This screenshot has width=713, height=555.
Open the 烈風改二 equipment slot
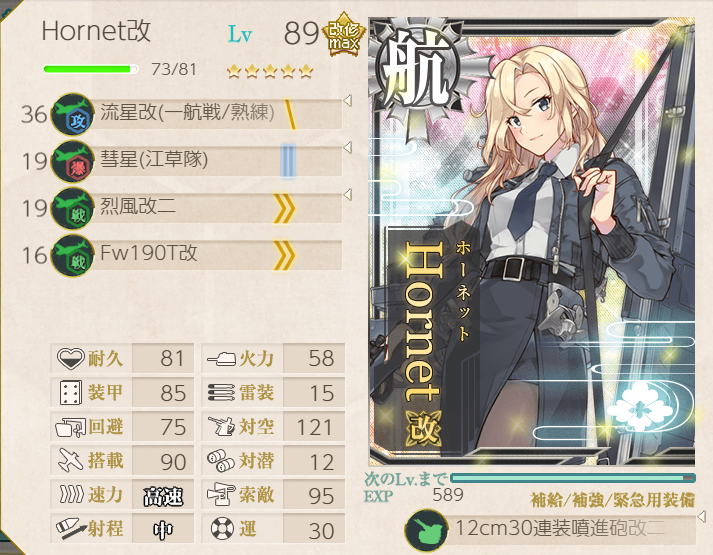tap(195, 207)
